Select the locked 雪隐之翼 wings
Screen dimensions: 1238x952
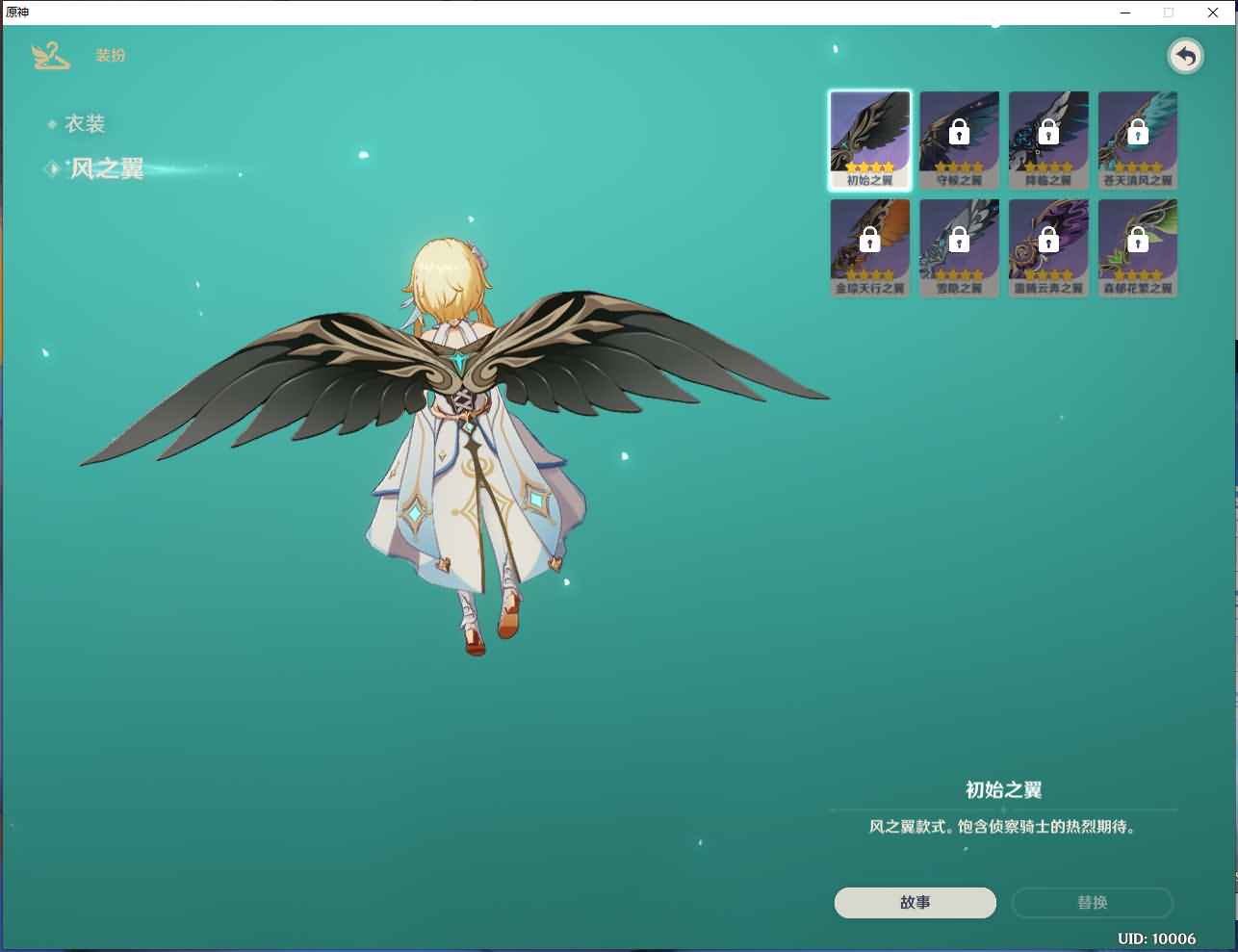(x=959, y=247)
